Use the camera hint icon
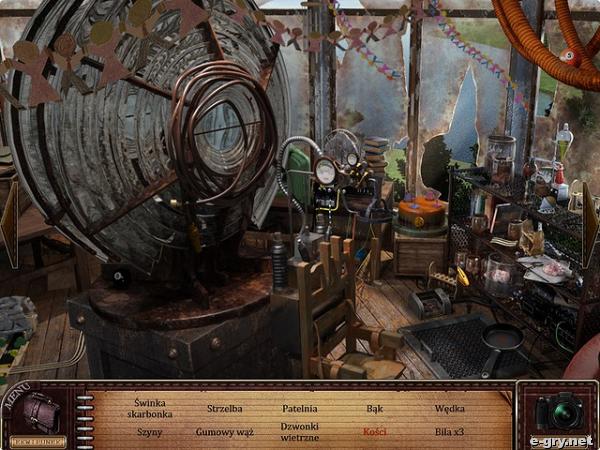This screenshot has height=450, width=600. 557,411
